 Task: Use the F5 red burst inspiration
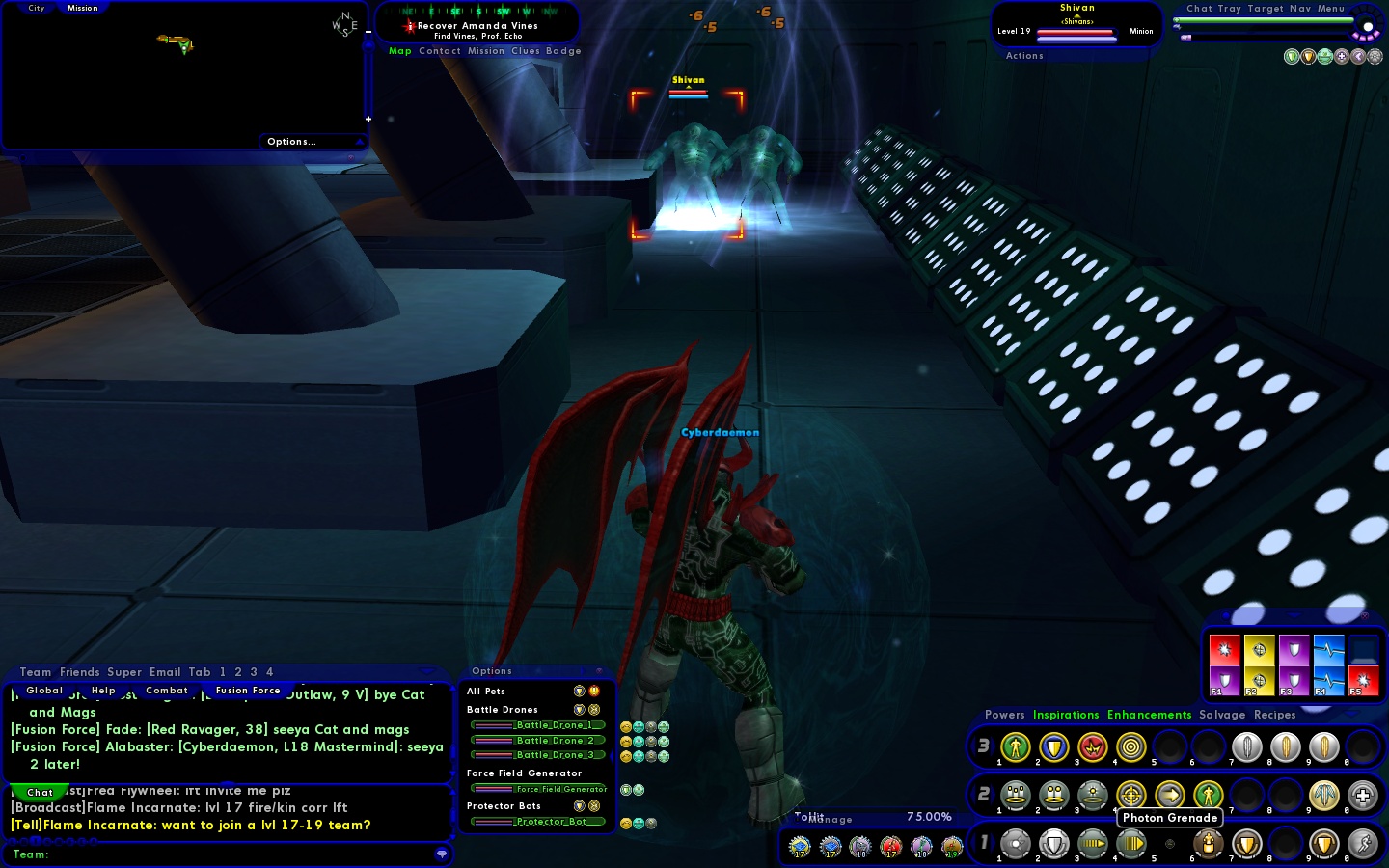pos(1363,681)
